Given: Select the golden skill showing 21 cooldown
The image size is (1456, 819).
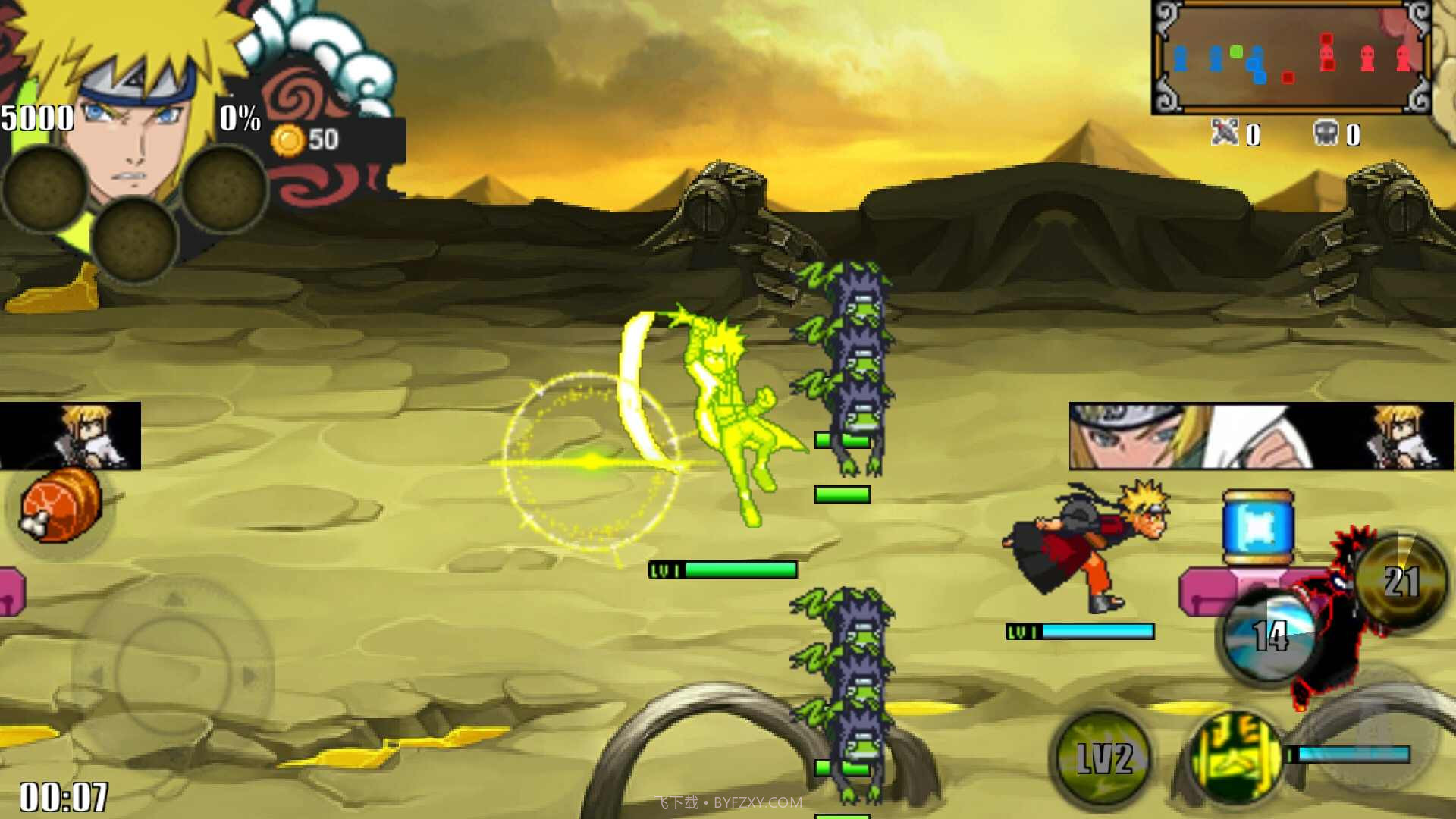Looking at the screenshot, I should click(1400, 581).
